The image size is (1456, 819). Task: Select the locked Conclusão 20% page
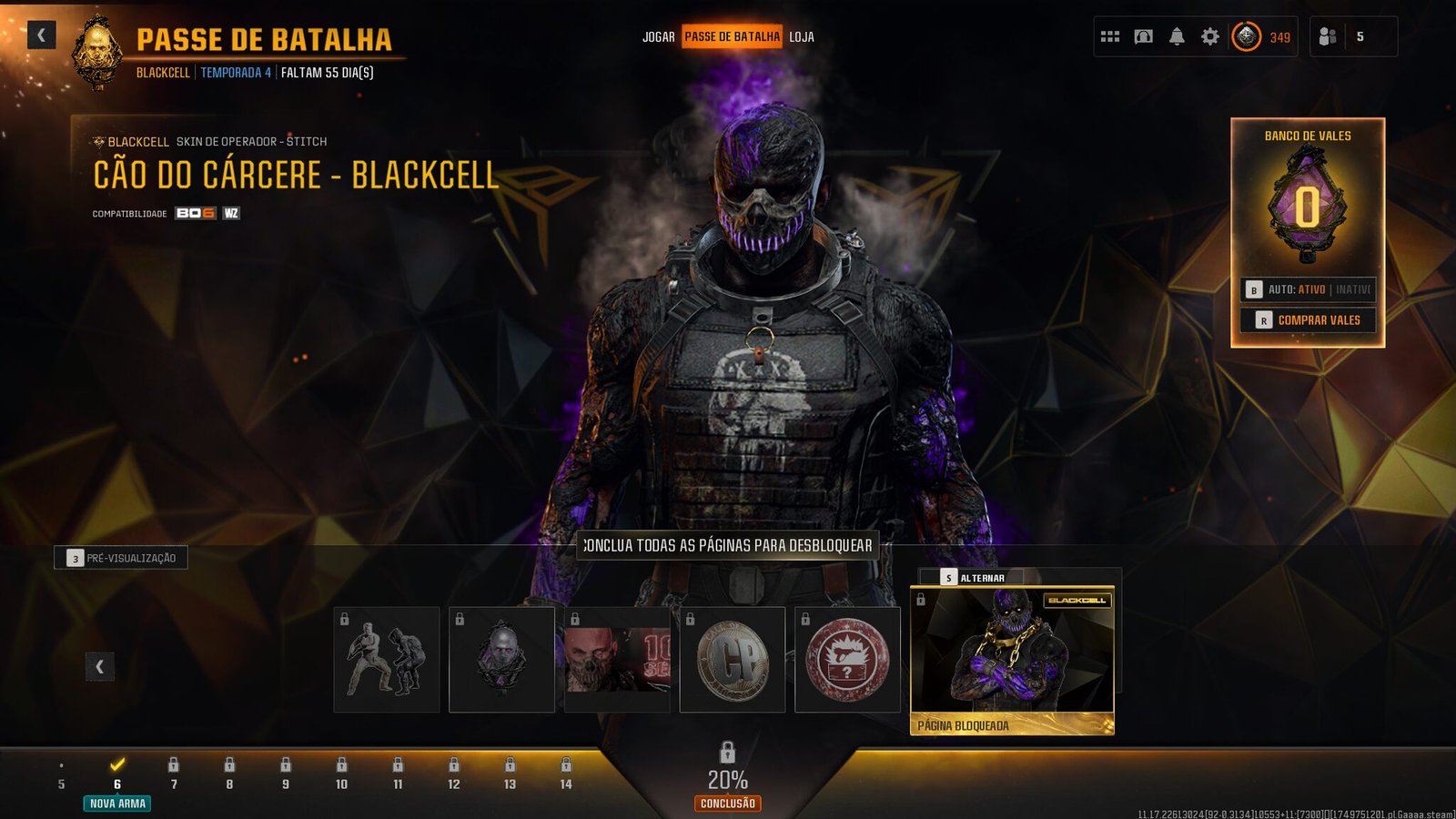728,778
